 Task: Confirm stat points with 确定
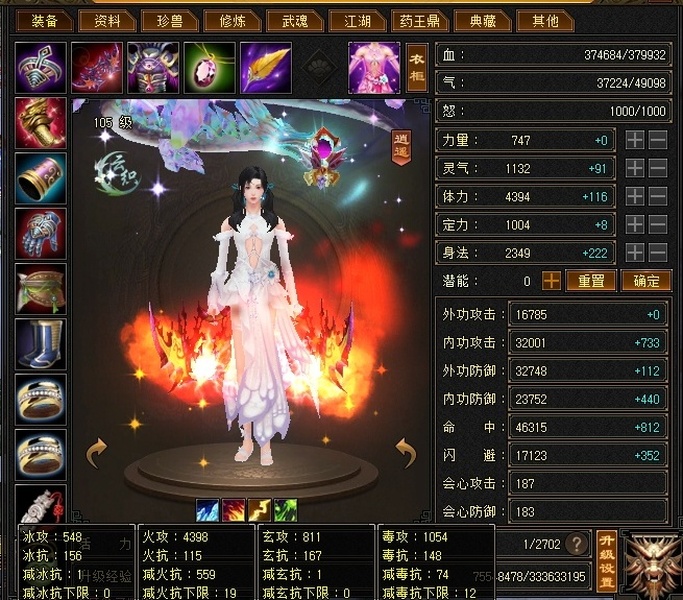click(x=645, y=281)
